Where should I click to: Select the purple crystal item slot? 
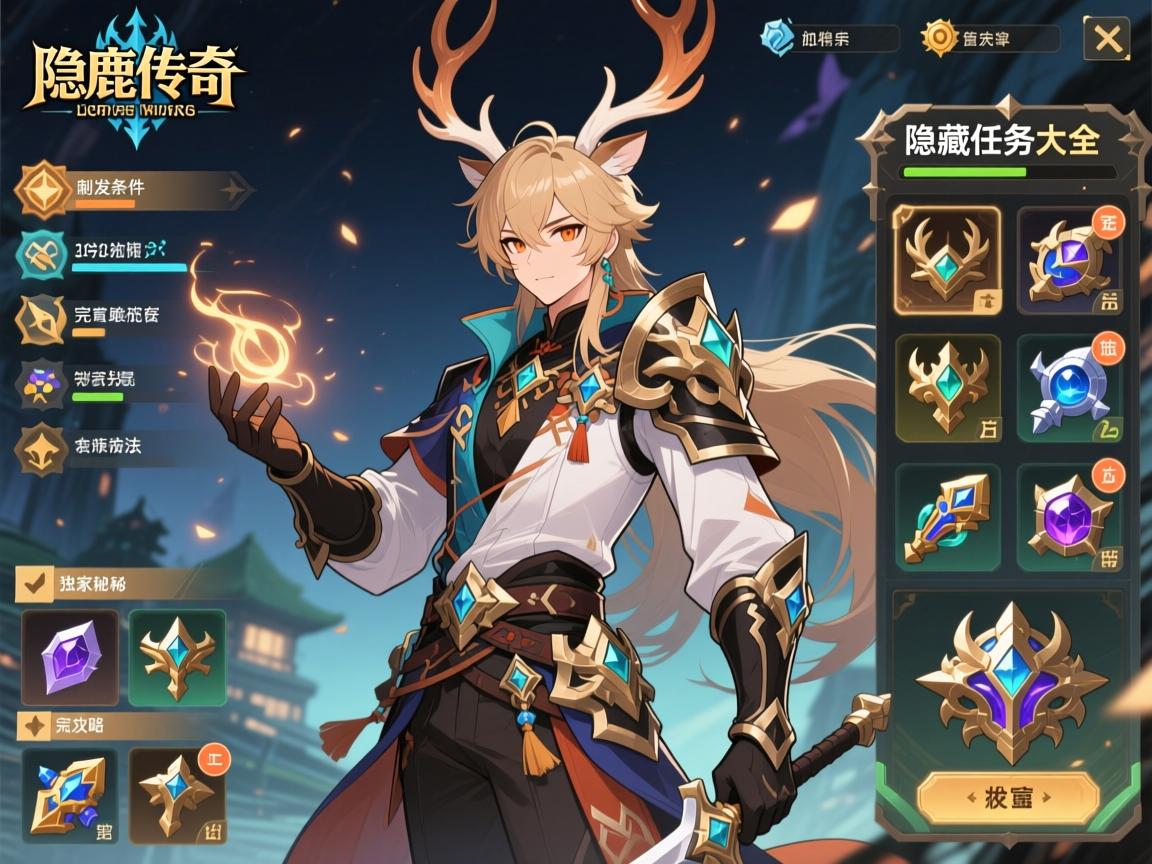[70, 658]
